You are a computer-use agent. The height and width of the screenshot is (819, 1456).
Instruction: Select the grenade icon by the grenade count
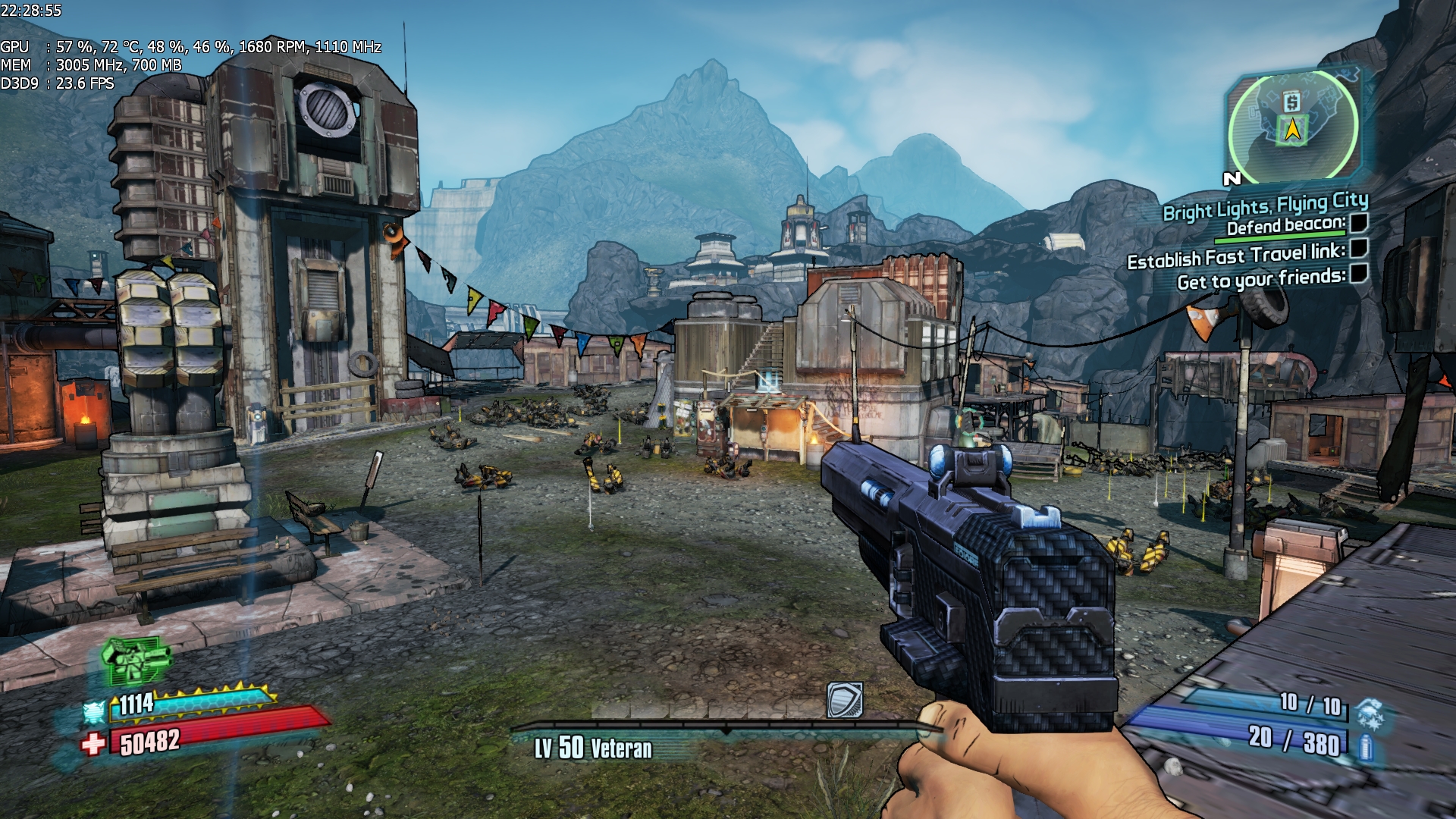click(1370, 713)
